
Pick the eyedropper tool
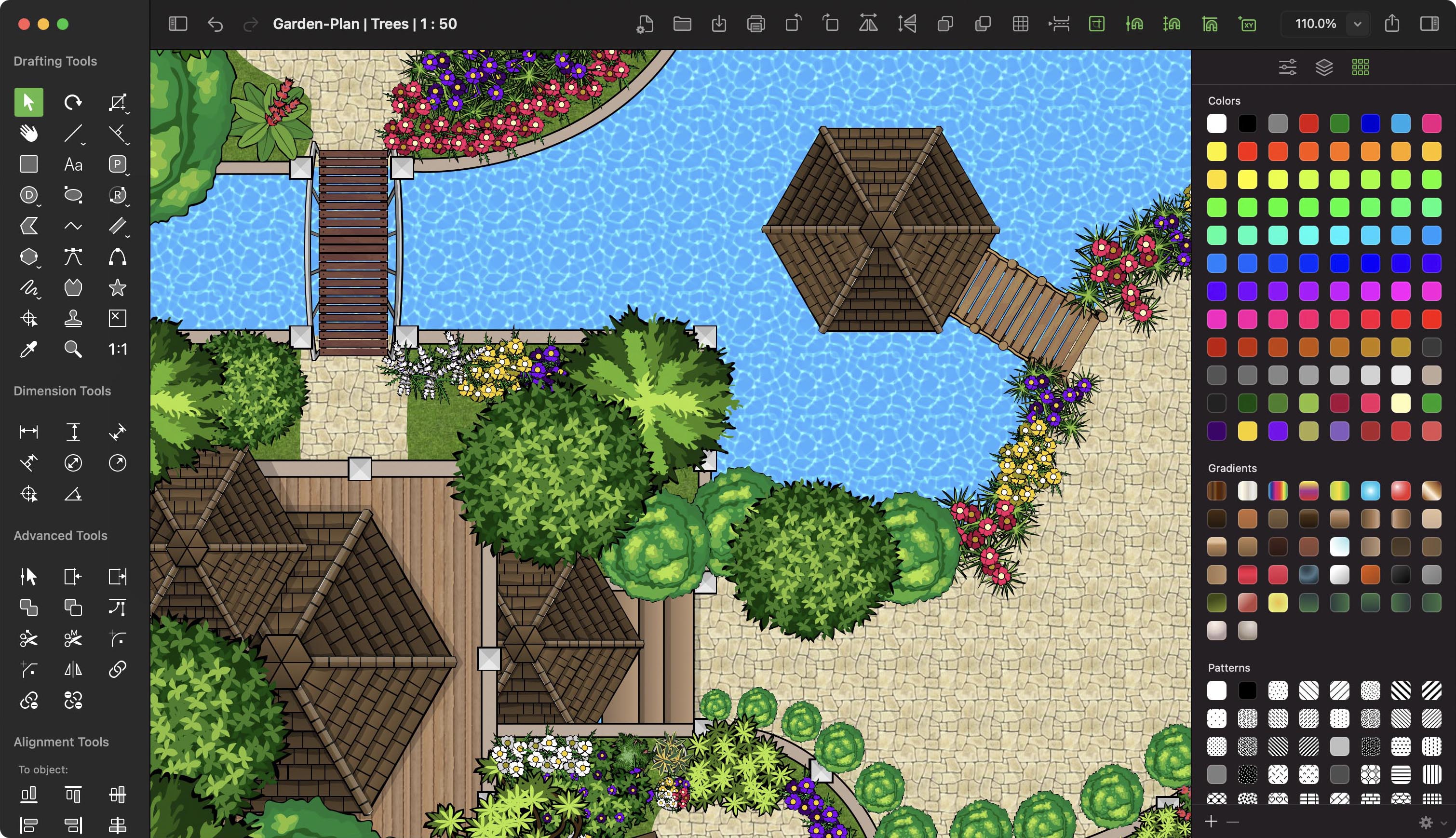click(x=28, y=349)
